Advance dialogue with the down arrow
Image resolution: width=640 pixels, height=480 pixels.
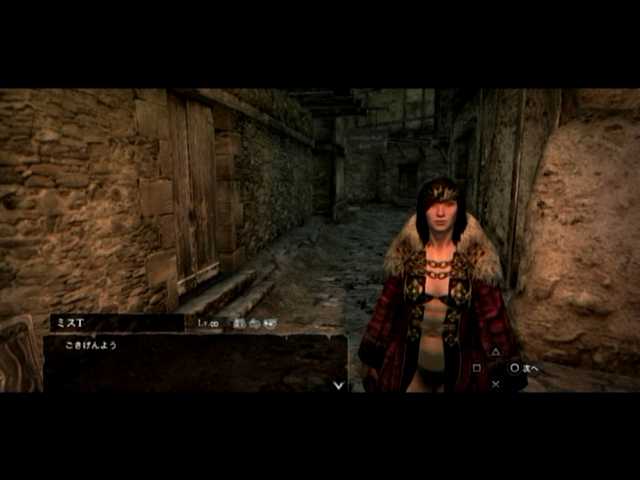pos(338,384)
